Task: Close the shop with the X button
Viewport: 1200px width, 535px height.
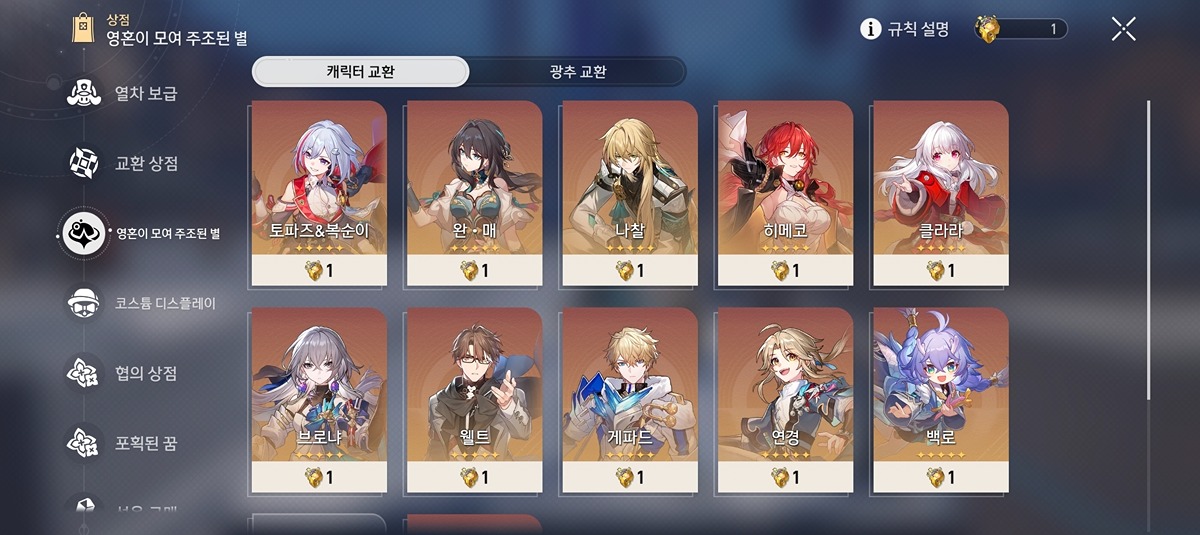Action: point(1123,30)
